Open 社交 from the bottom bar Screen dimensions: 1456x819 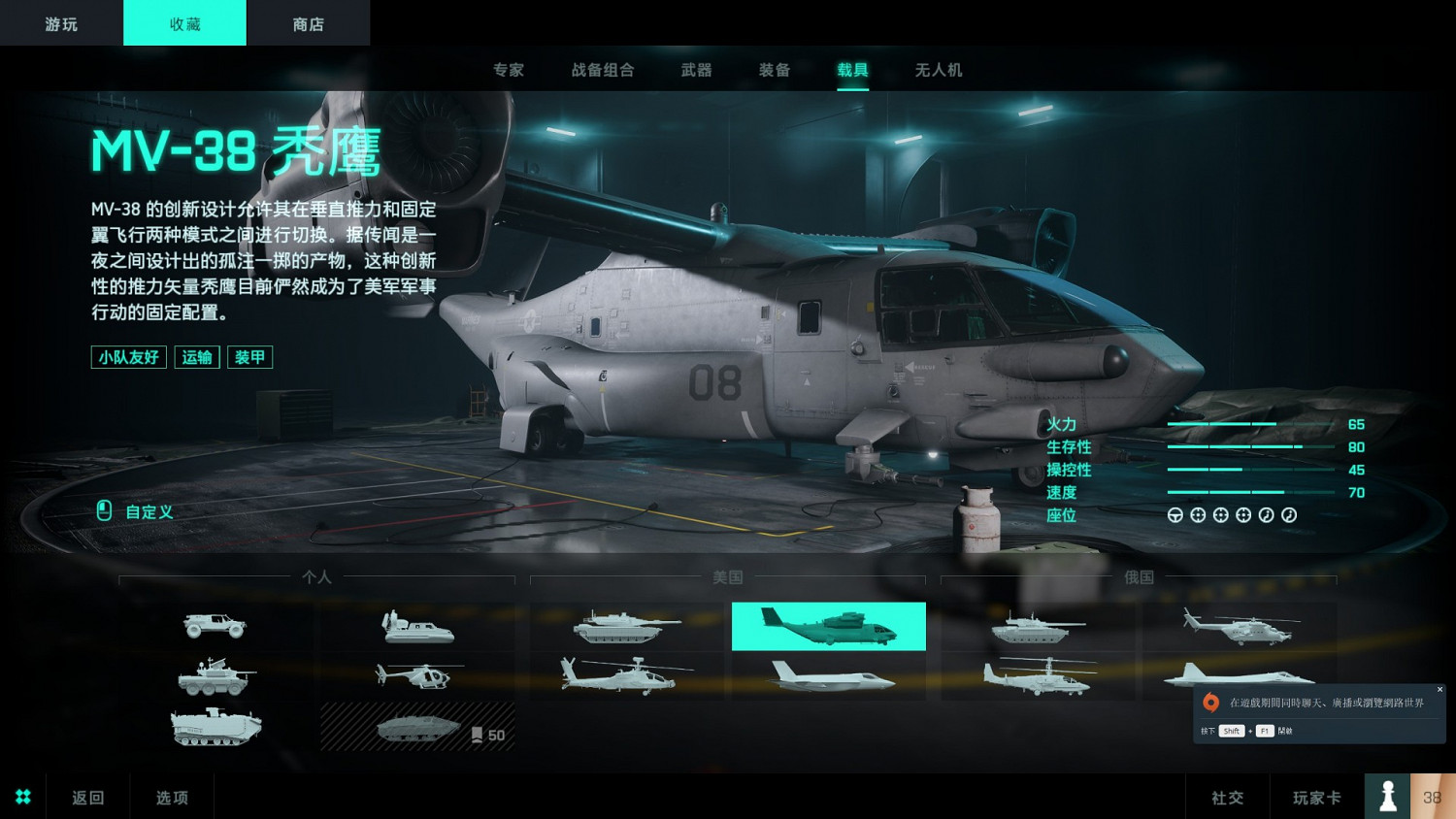1226,796
